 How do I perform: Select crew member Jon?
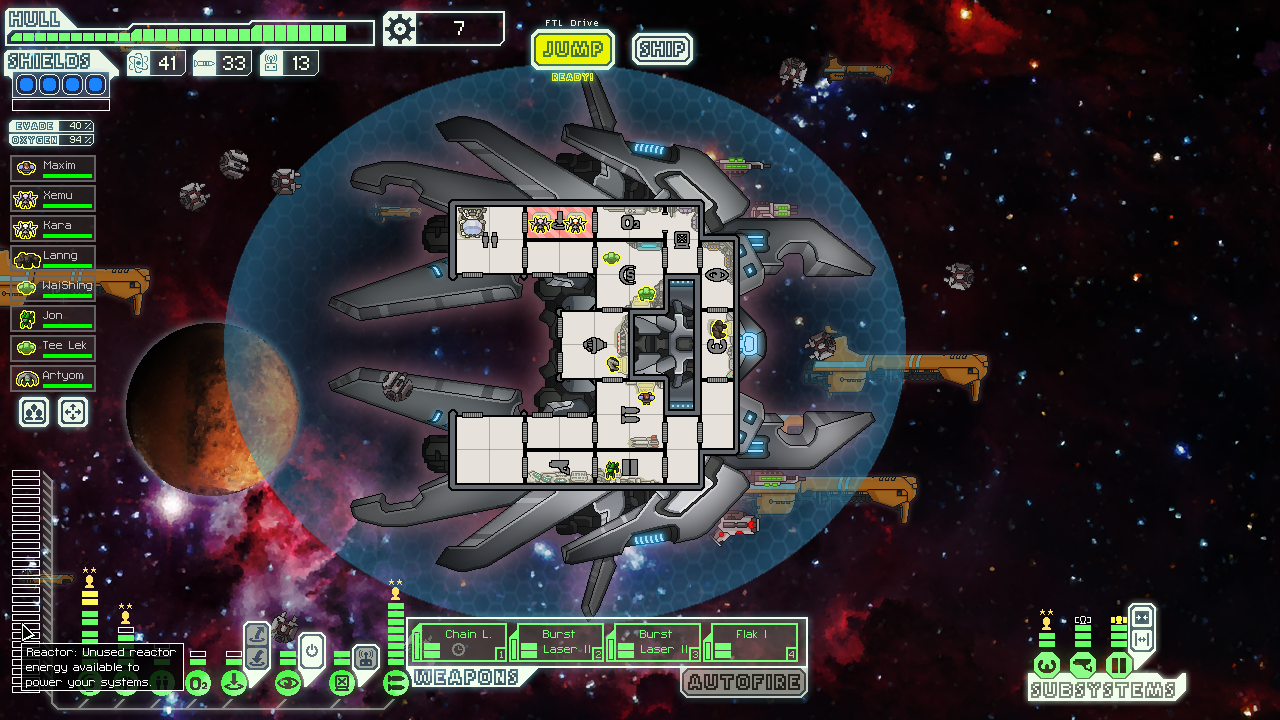tap(54, 319)
